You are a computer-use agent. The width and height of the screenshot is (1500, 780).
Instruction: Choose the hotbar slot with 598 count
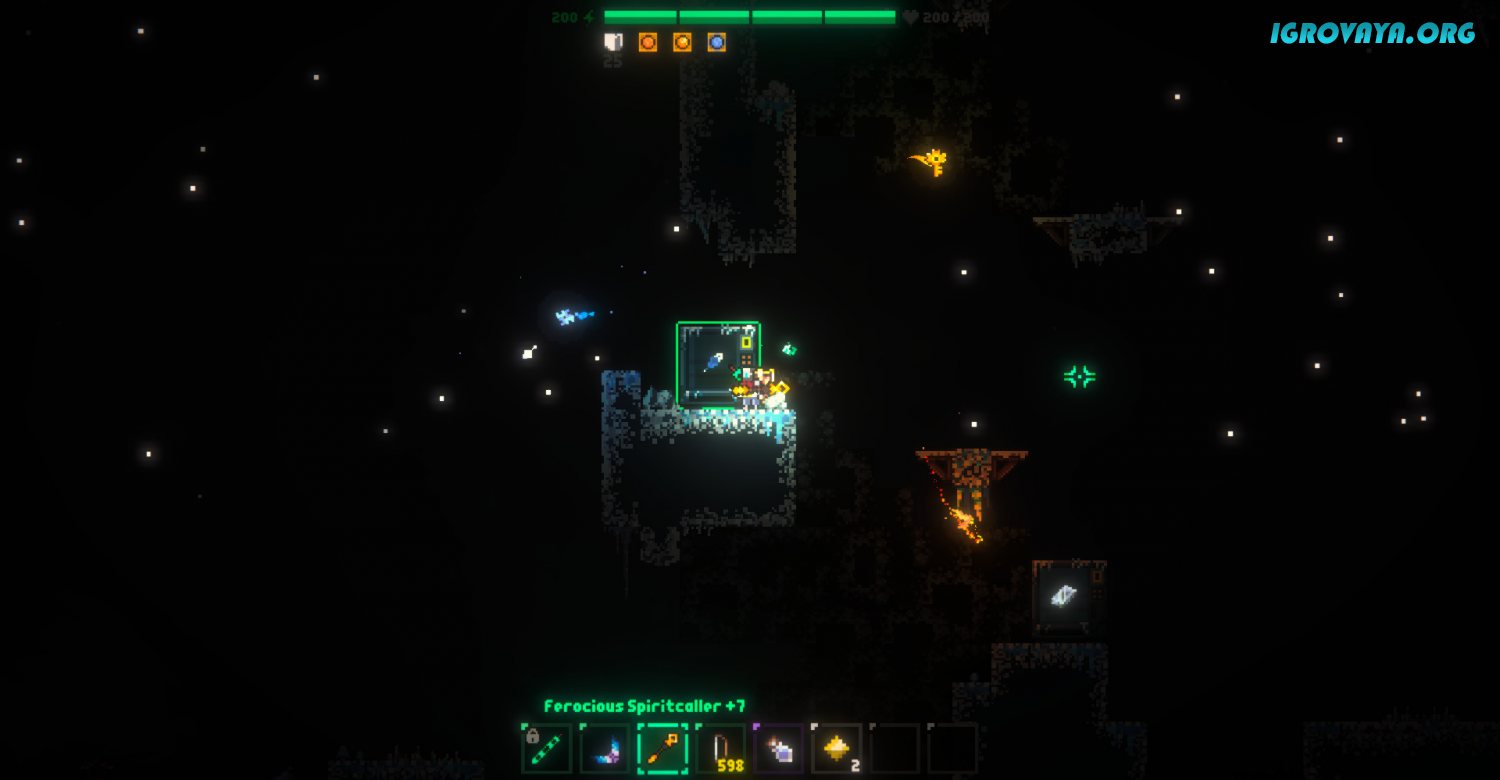tap(720, 749)
